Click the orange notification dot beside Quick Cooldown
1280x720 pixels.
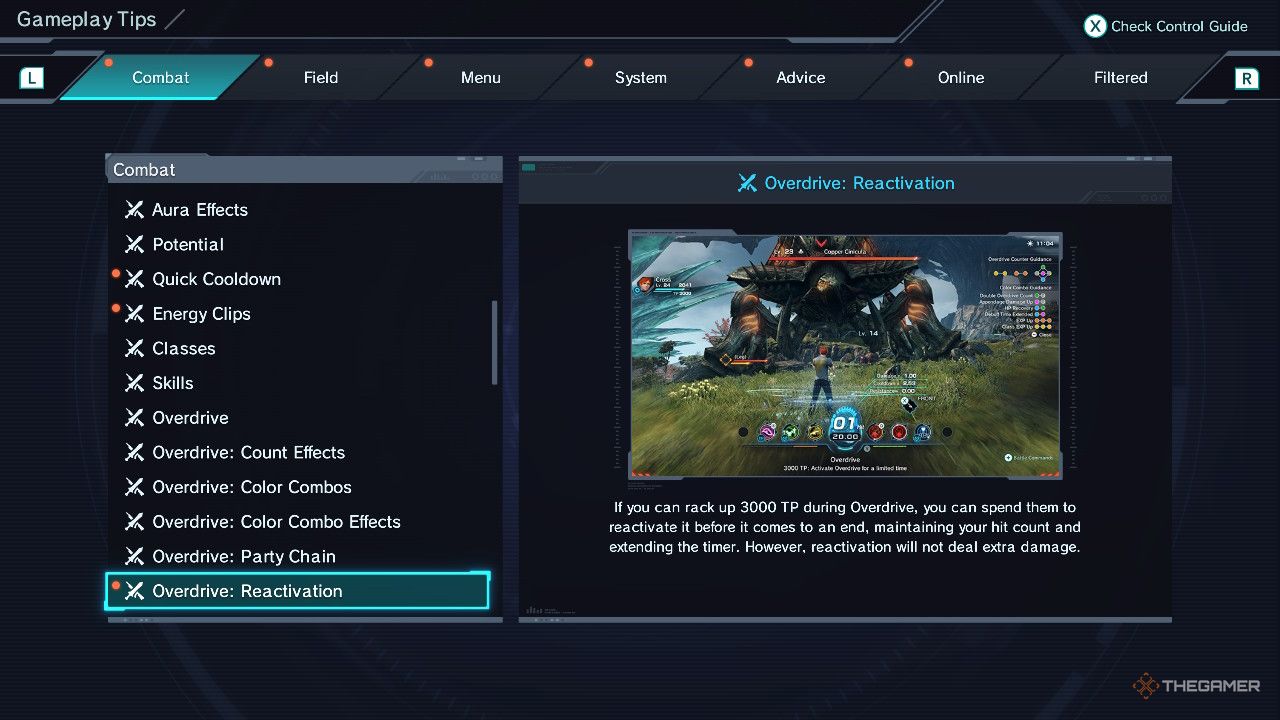[x=115, y=273]
